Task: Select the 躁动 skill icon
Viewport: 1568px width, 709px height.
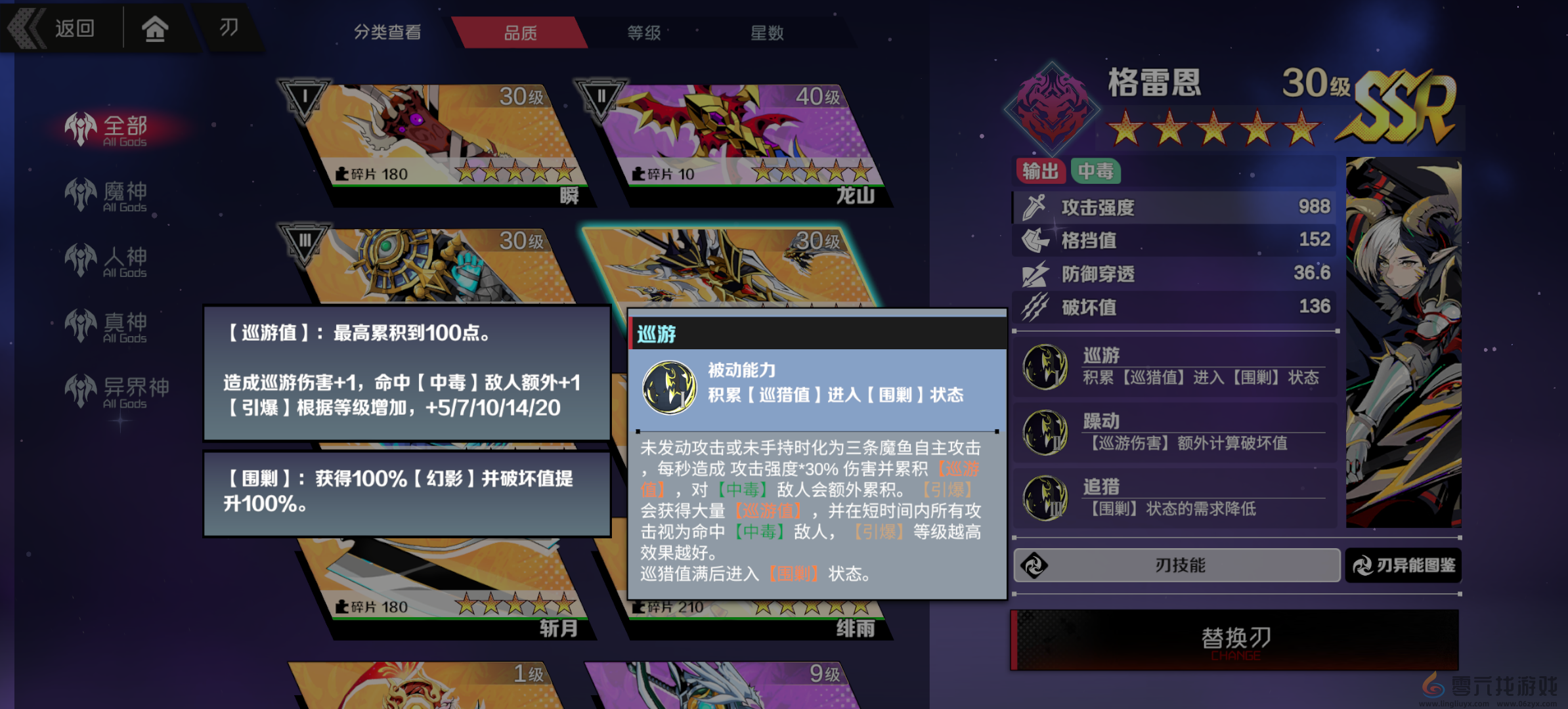Action: click(x=1045, y=432)
